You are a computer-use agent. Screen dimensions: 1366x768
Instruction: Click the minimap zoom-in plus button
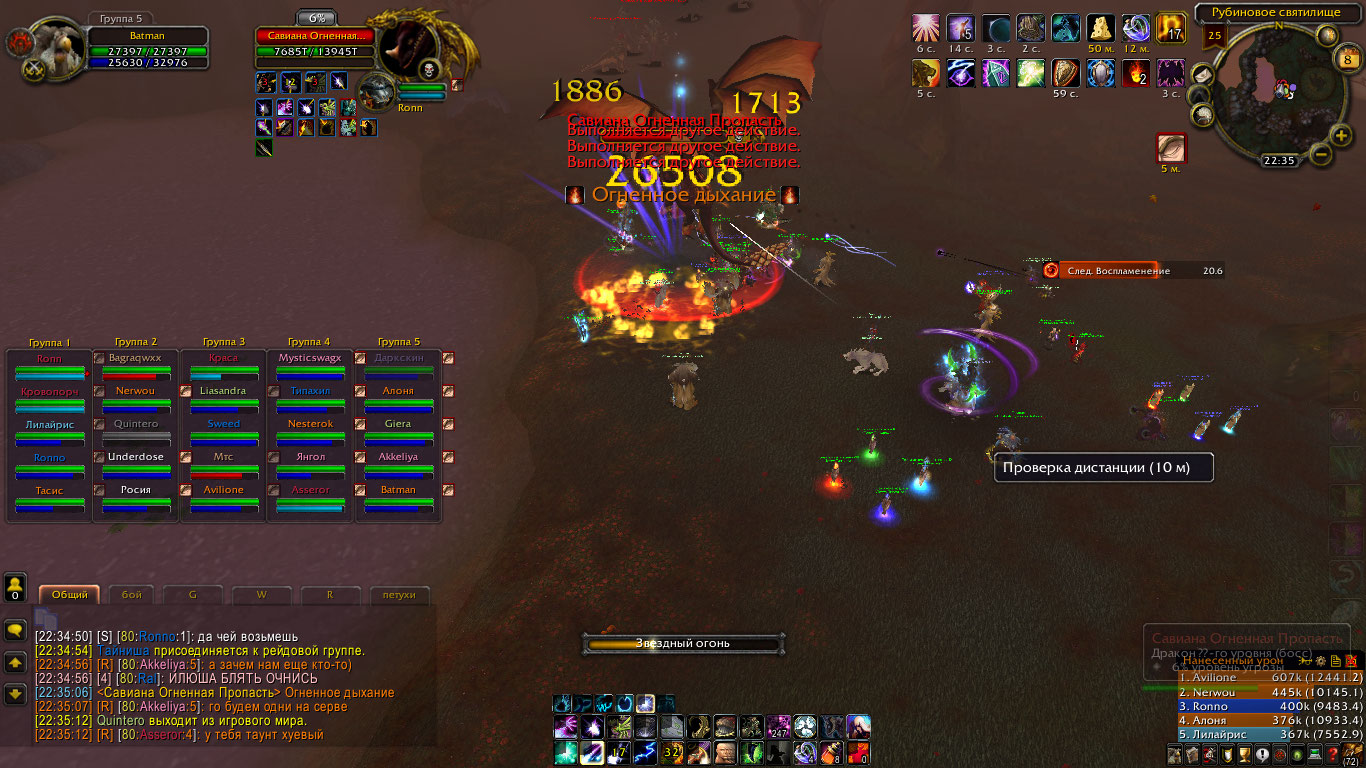[1341, 135]
